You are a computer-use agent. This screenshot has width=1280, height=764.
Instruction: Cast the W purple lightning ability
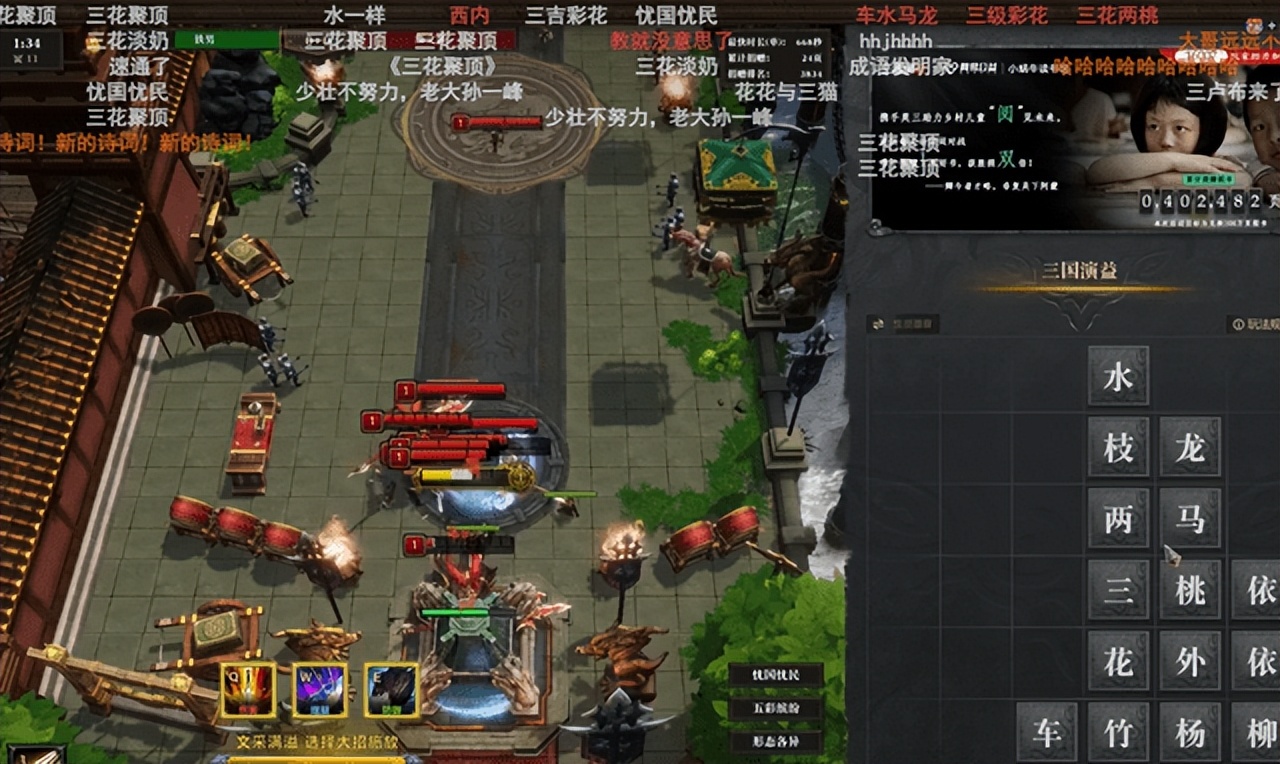(319, 690)
